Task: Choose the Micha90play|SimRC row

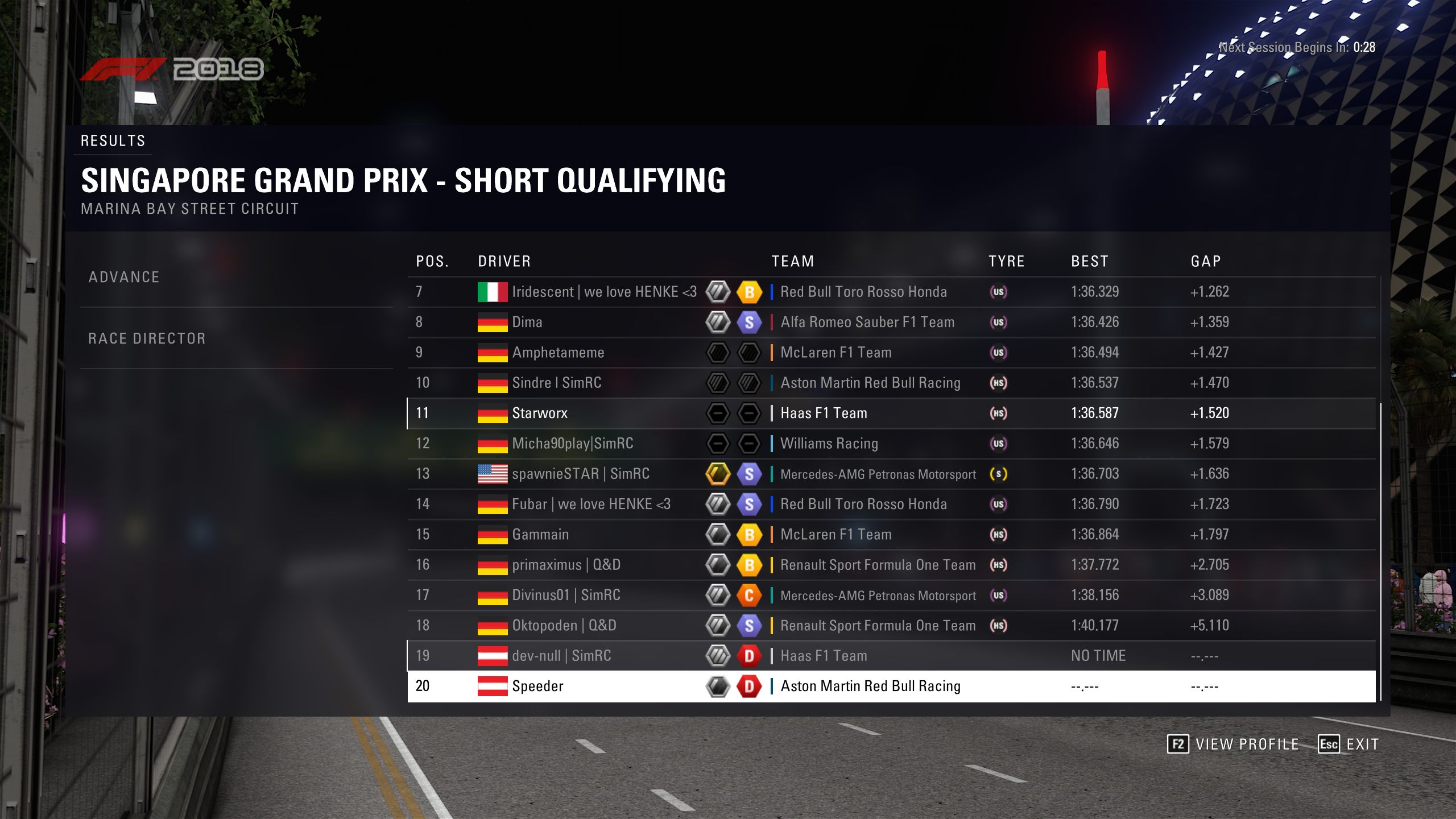Action: click(x=572, y=444)
